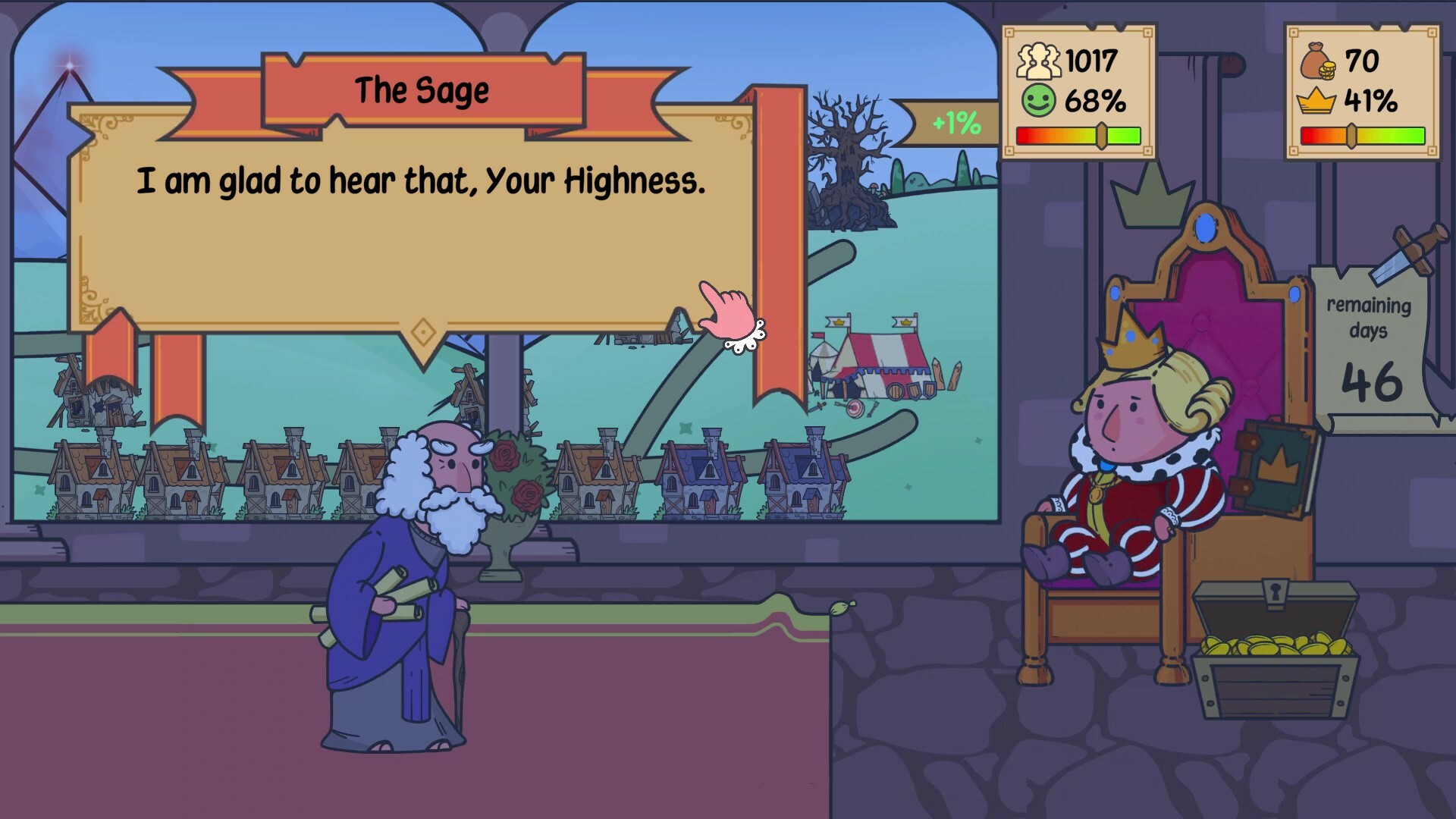Click the Sage's dialogue text to continue
The width and height of the screenshot is (1456, 819).
click(x=422, y=180)
